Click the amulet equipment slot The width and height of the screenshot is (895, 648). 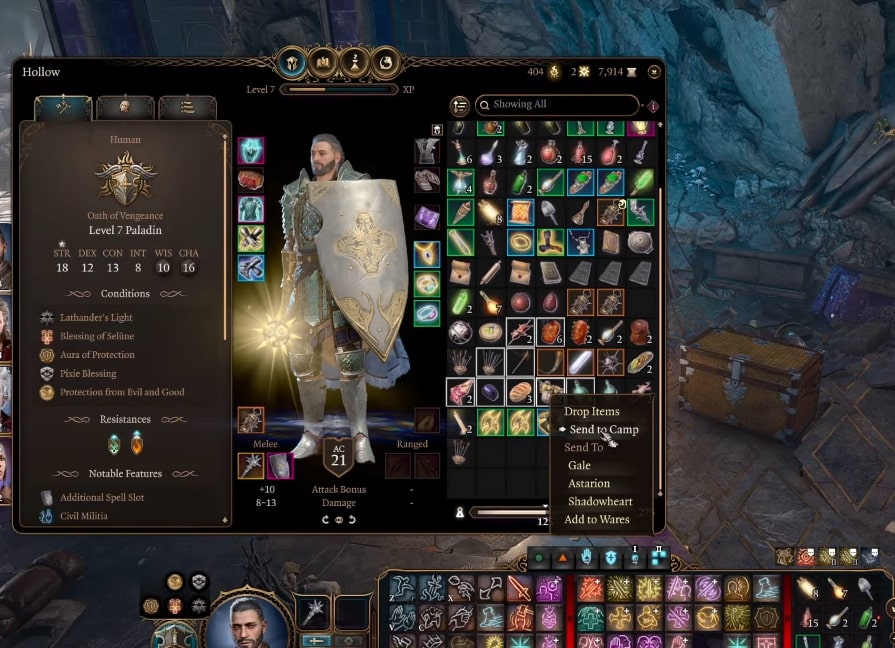tap(427, 254)
